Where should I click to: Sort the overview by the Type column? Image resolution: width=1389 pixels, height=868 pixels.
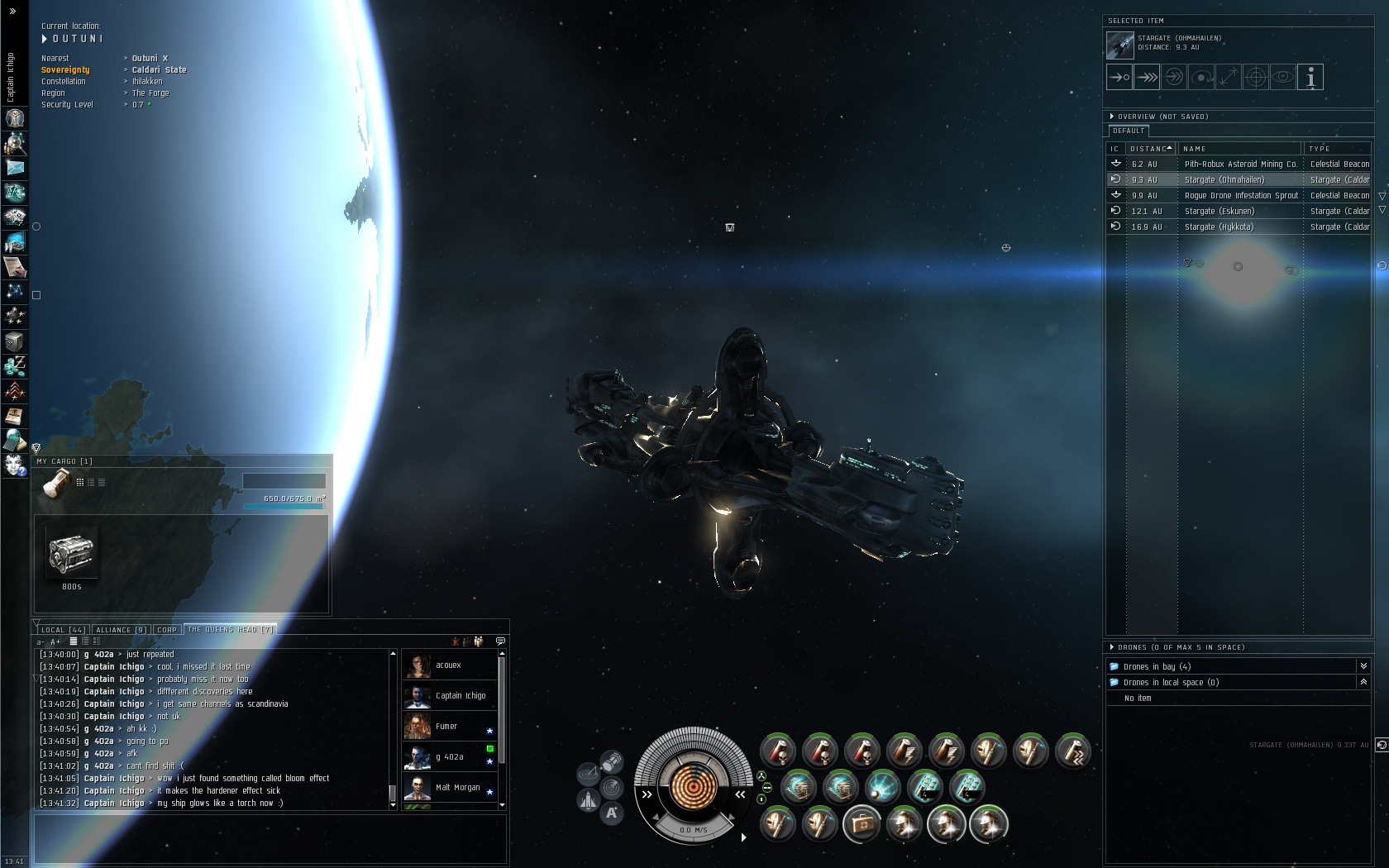coord(1336,149)
